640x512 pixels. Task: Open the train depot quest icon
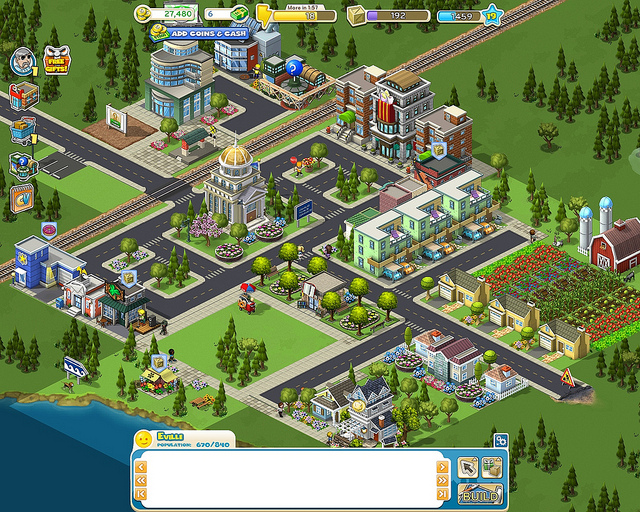(22, 165)
